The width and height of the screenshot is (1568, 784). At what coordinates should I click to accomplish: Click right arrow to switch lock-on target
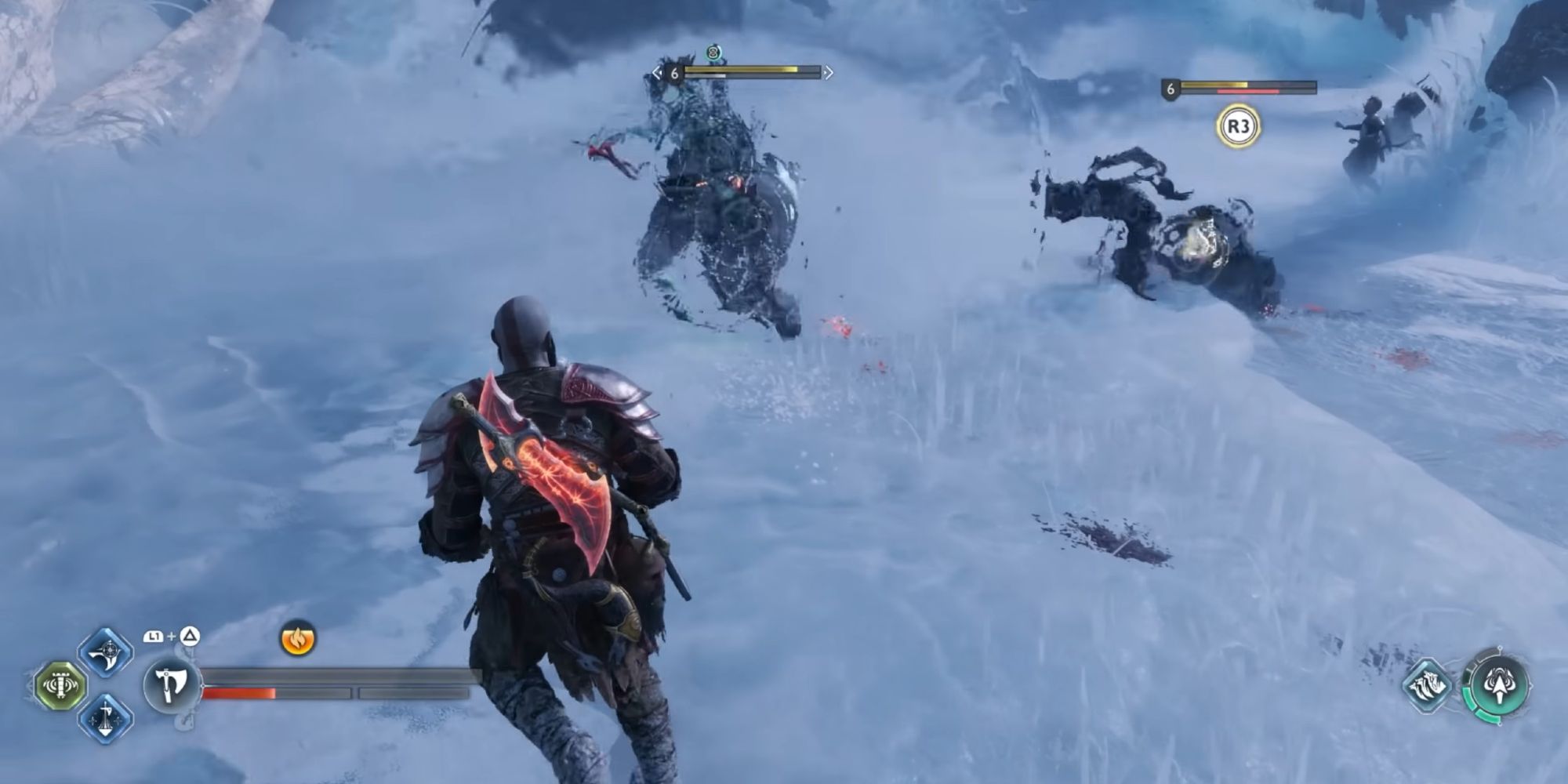(x=829, y=73)
